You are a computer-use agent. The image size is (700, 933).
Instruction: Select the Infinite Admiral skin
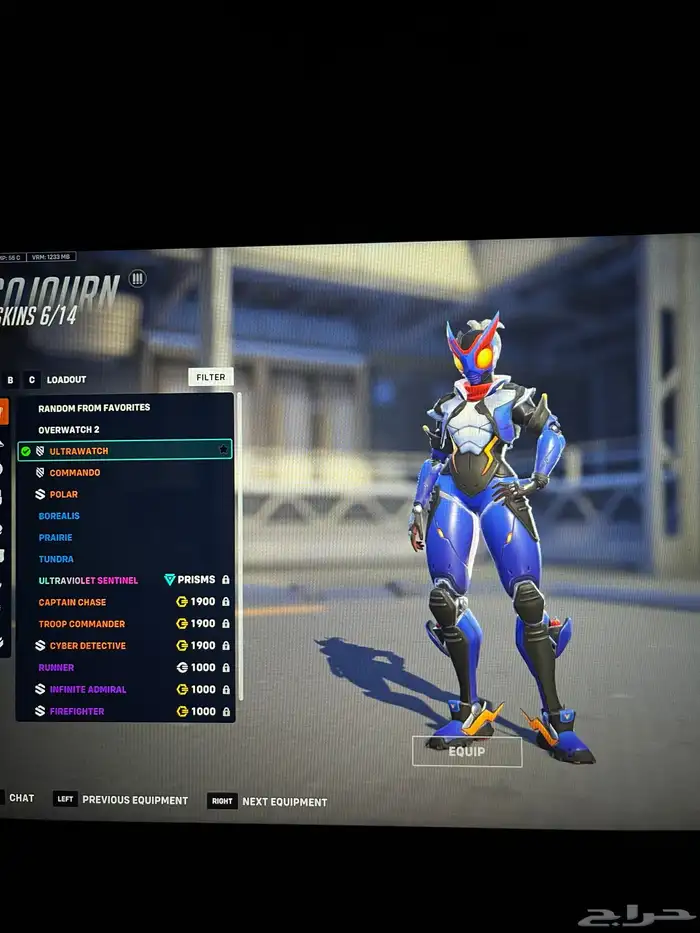pyautogui.click(x=88, y=690)
